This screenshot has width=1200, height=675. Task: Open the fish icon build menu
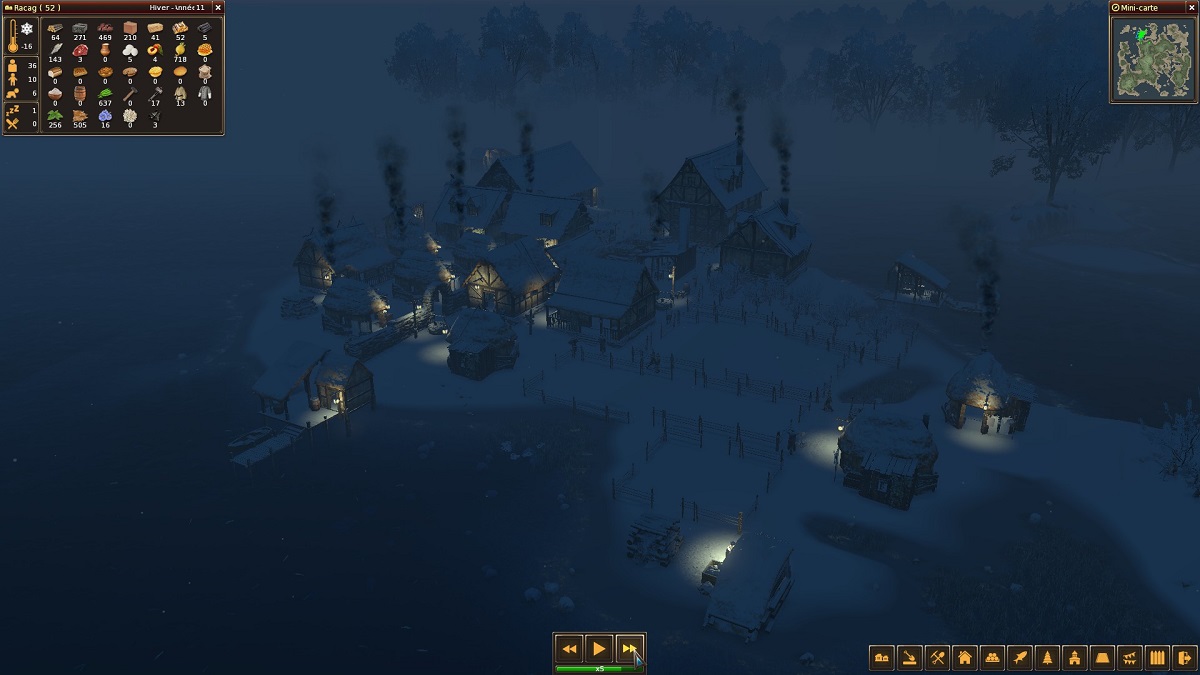[x=1020, y=658]
